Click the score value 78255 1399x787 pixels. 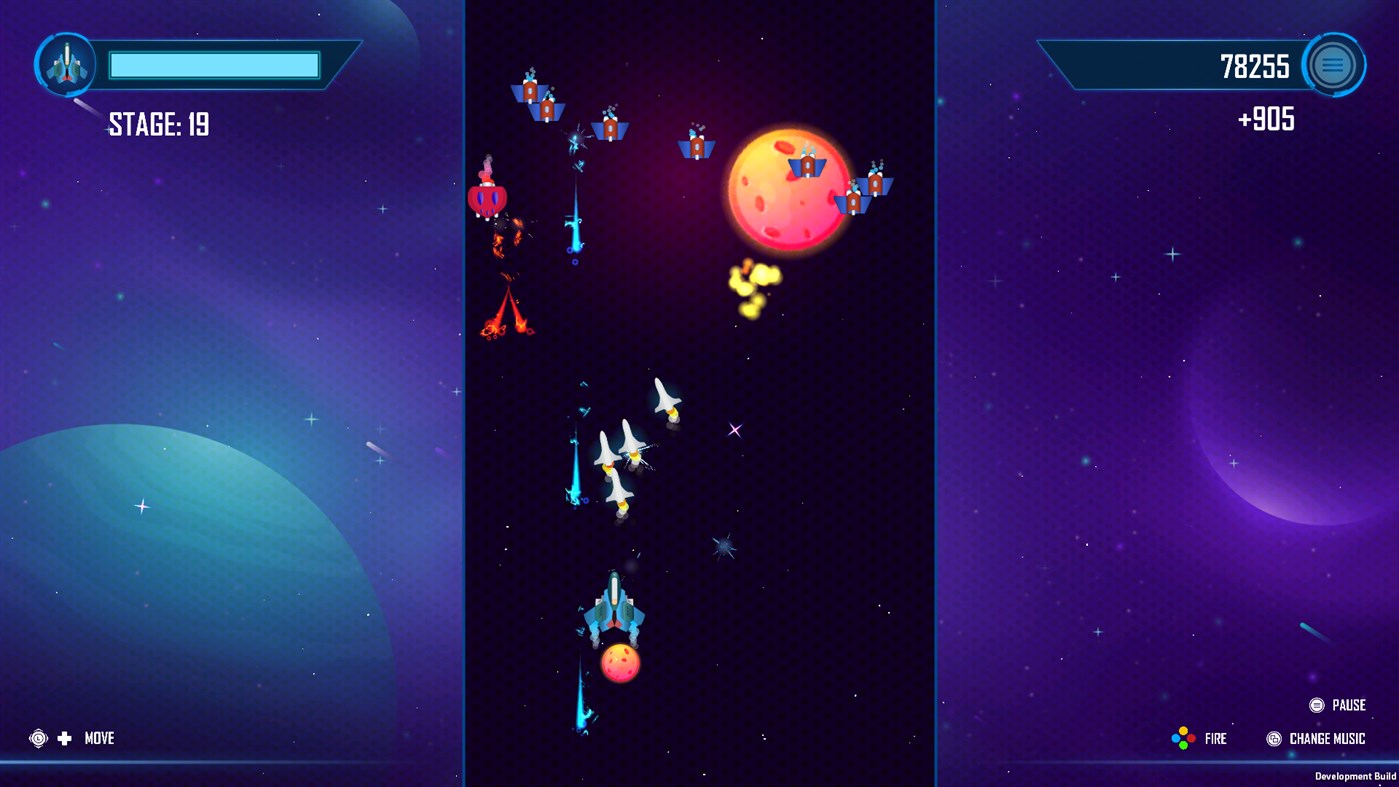tap(1256, 66)
